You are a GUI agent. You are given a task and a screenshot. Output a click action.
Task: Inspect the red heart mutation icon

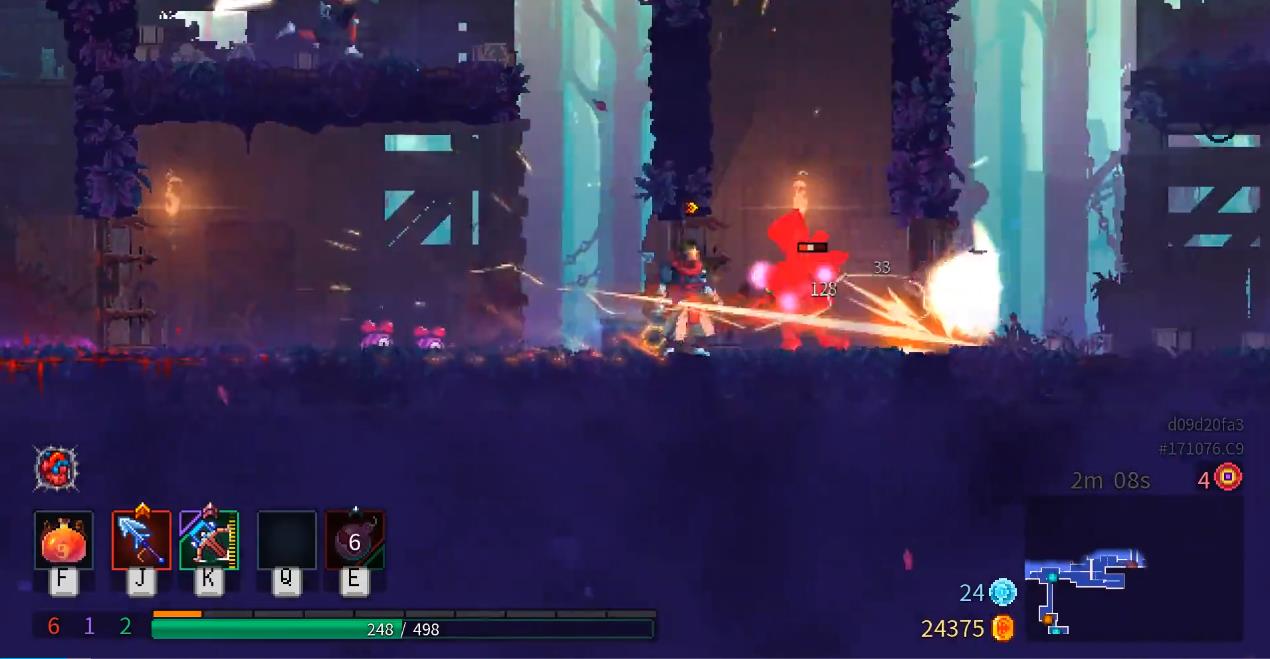(56, 468)
